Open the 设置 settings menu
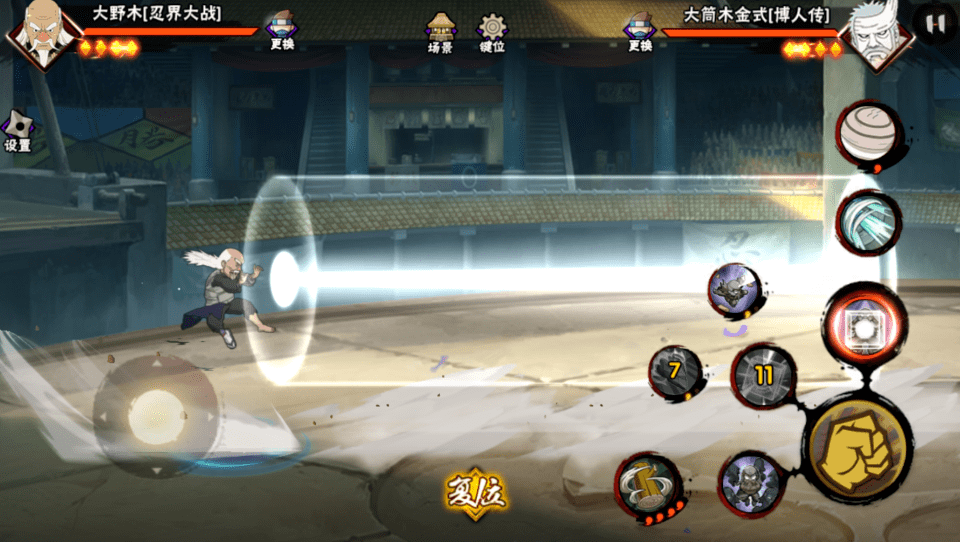960x542 pixels. pyautogui.click(x=17, y=132)
